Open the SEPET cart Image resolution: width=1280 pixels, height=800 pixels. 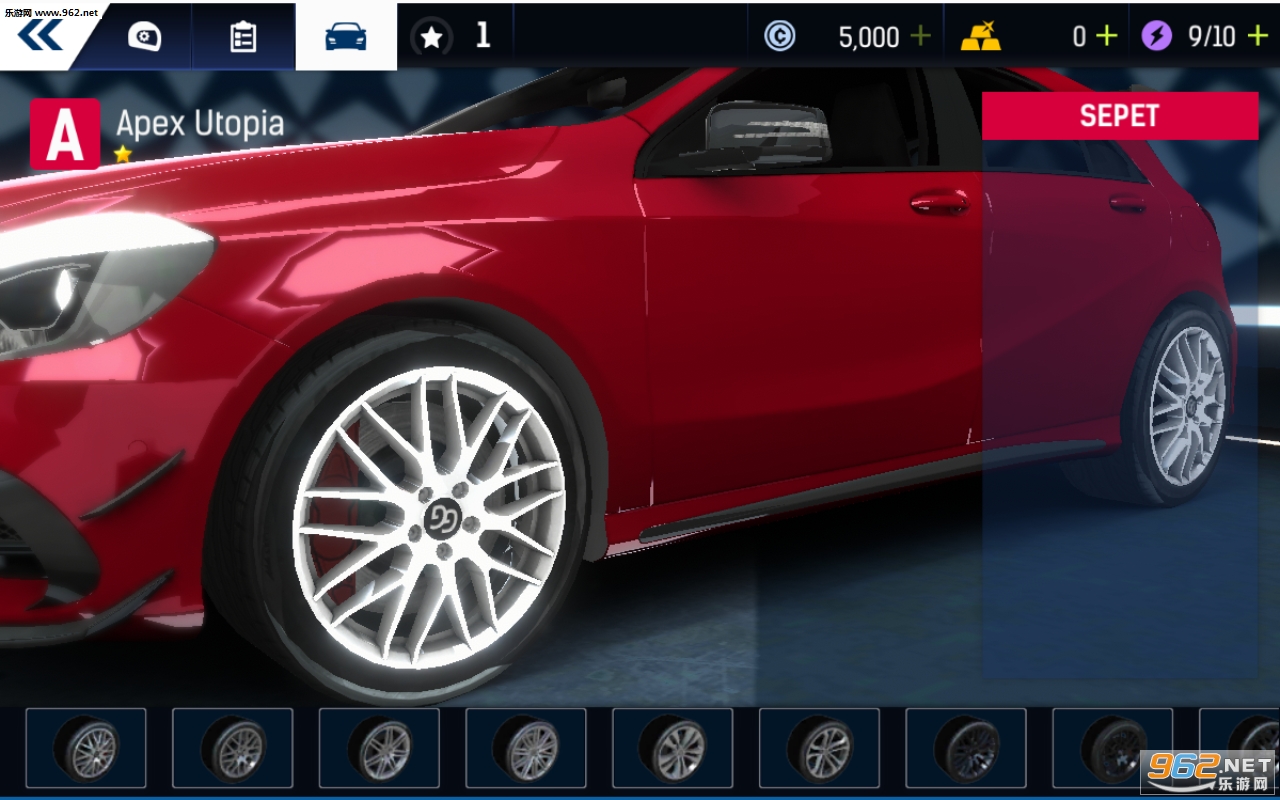pyautogui.click(x=1119, y=116)
